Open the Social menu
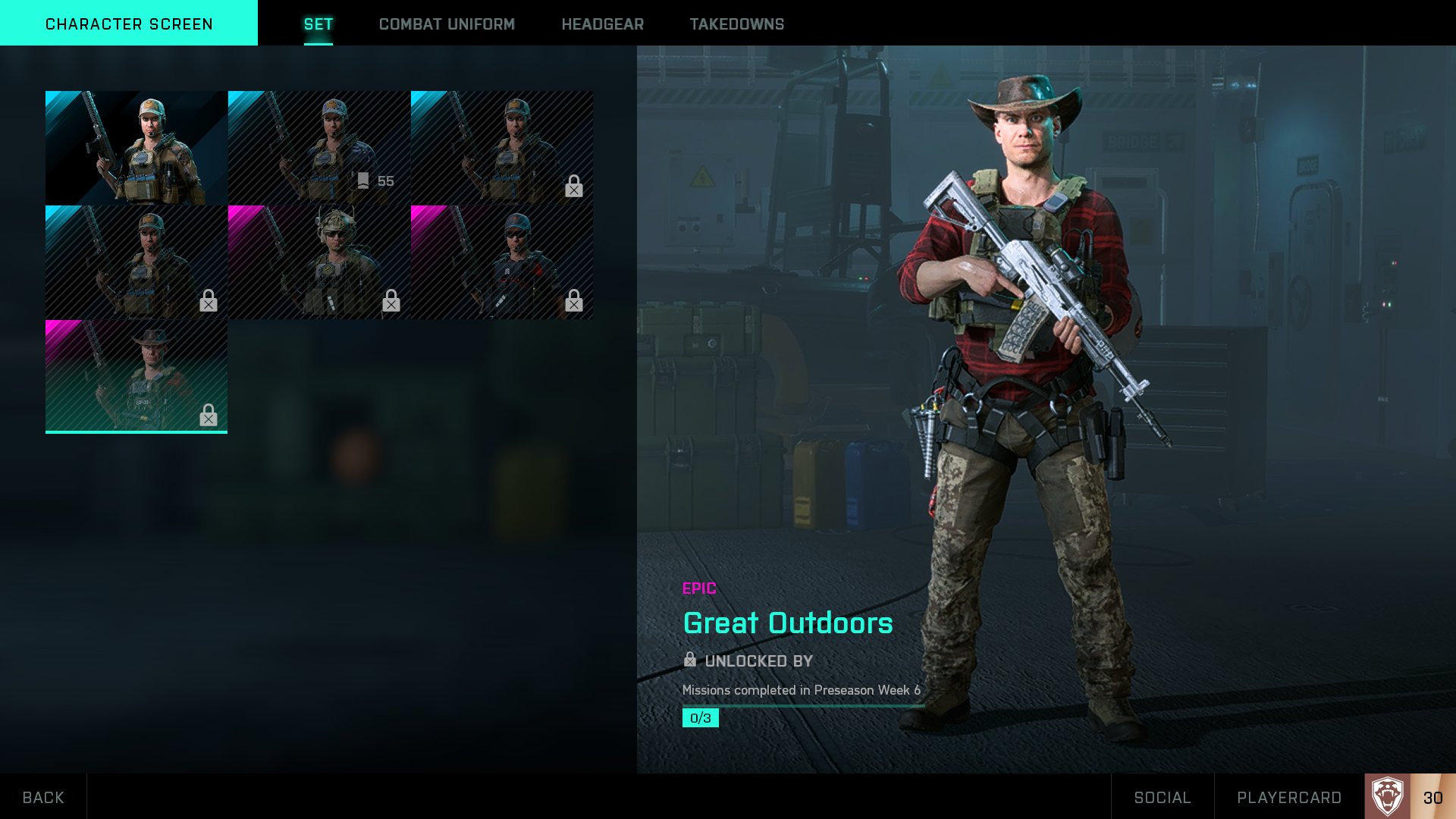The height and width of the screenshot is (819, 1456). pyautogui.click(x=1162, y=797)
